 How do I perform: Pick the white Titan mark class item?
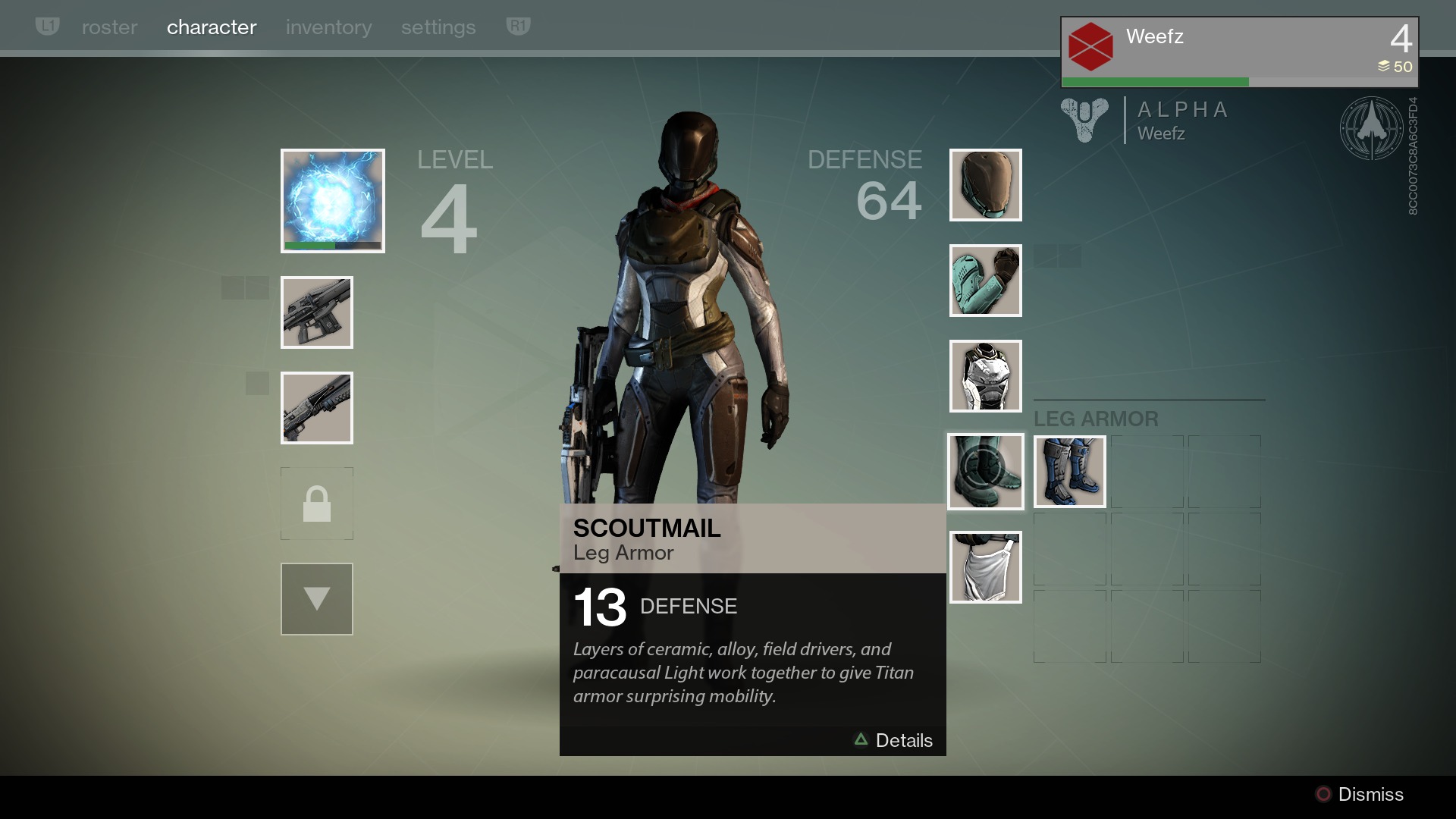(985, 567)
